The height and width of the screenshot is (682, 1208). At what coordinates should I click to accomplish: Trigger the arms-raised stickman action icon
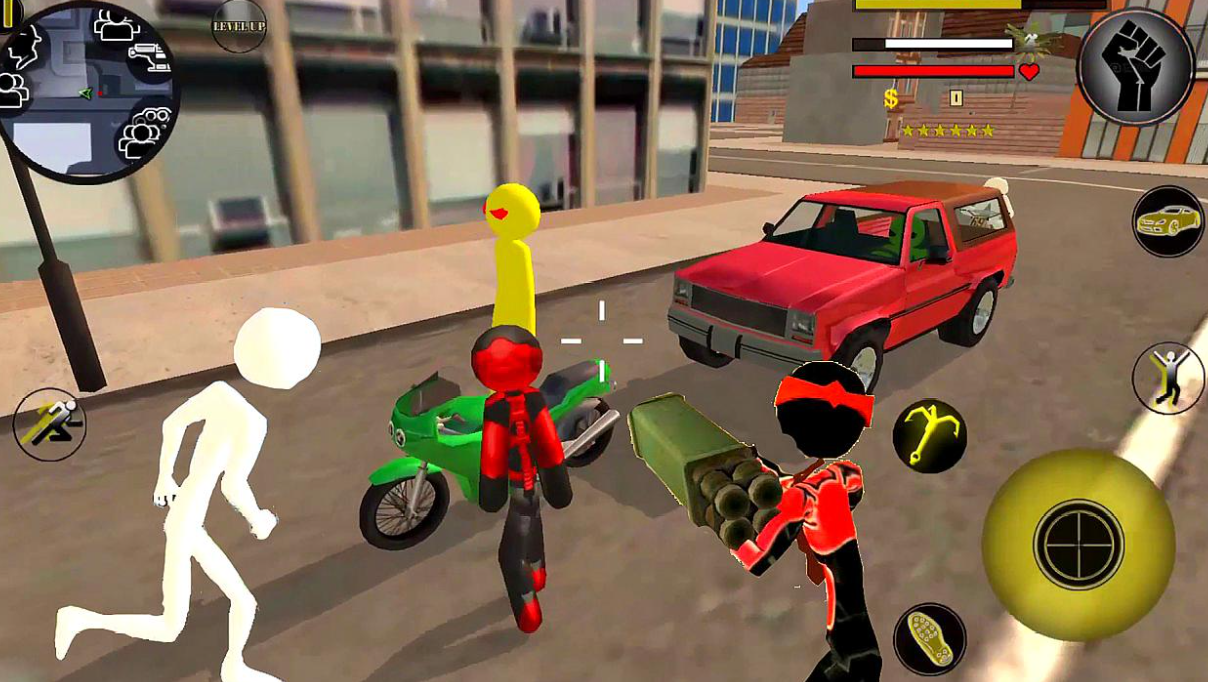coord(1167,378)
